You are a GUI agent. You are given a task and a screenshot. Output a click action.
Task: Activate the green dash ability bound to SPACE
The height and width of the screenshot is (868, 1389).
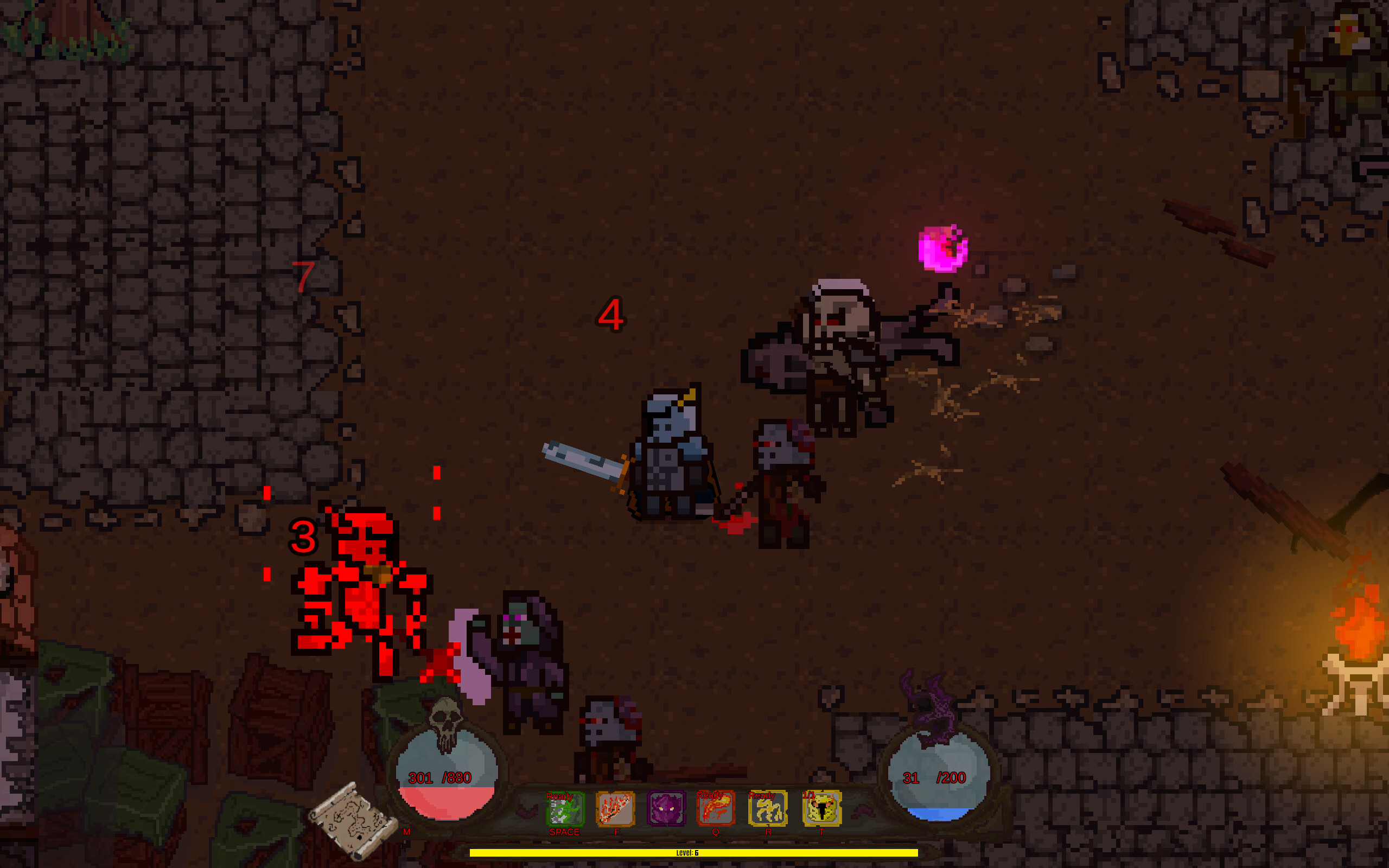564,810
